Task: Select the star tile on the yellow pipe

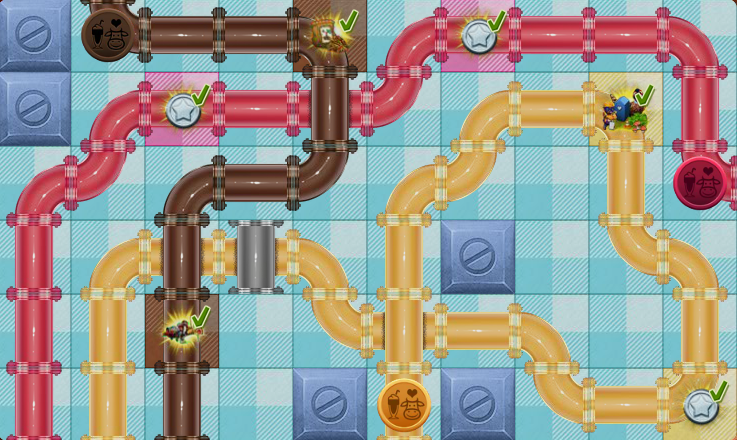Action: [x=701, y=405]
